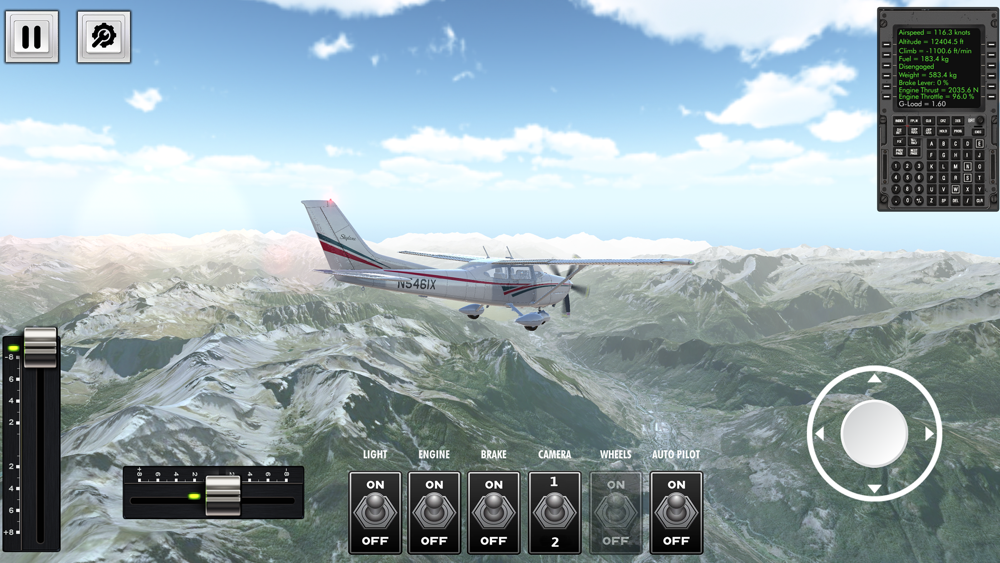This screenshot has height=563, width=1000.
Task: Tap the joystick's up arrow
Action: click(x=875, y=378)
